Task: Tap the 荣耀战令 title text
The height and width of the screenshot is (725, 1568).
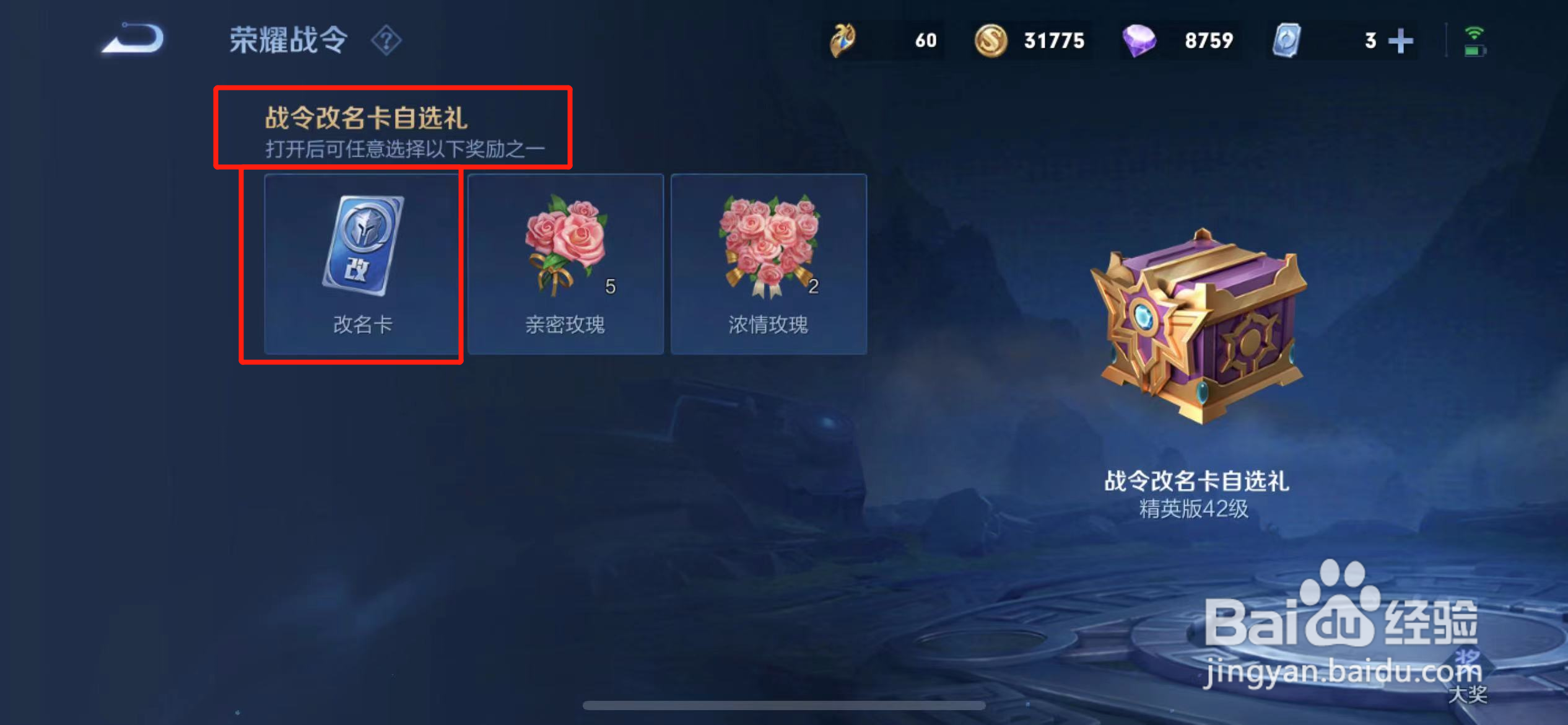Action: coord(289,39)
